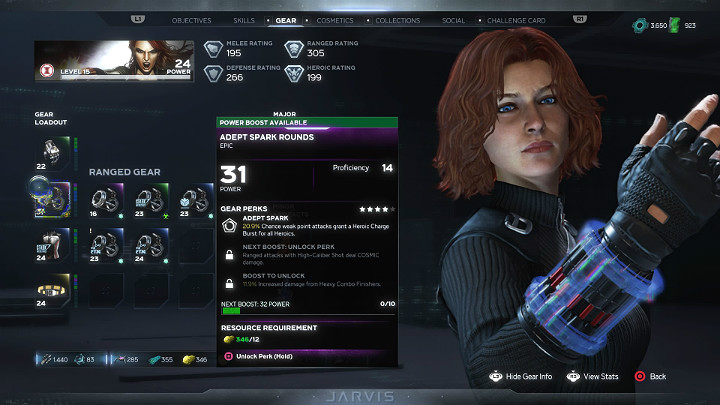The image size is (720, 405).
Task: Open the Collections tab
Action: click(x=396, y=20)
